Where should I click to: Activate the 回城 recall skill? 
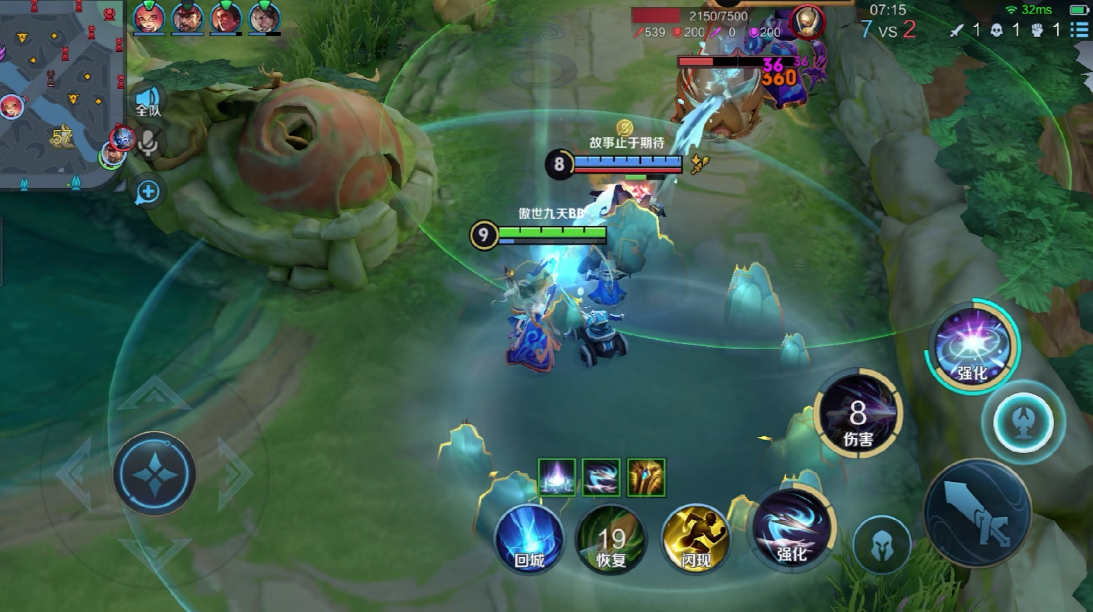[530, 539]
